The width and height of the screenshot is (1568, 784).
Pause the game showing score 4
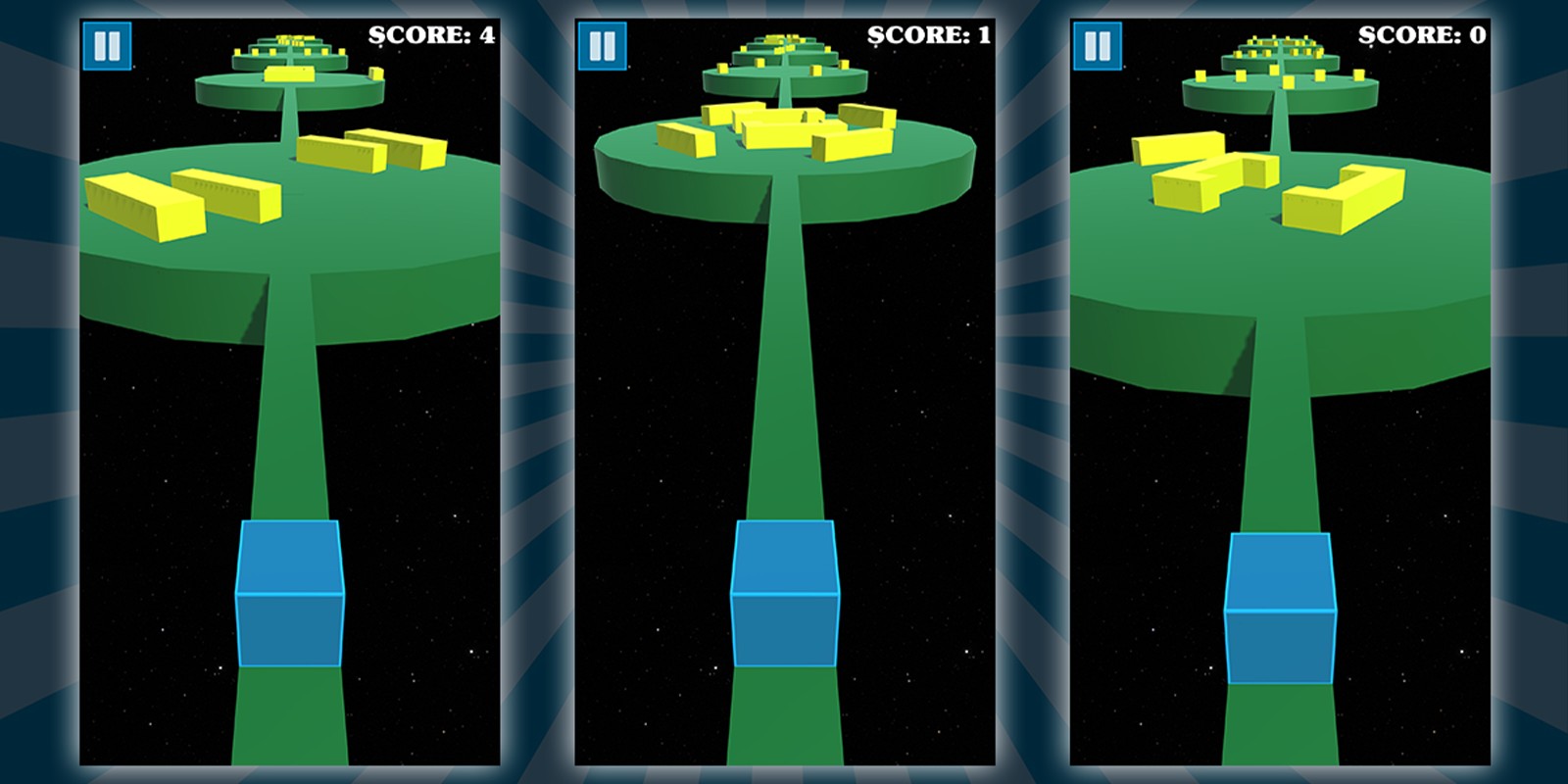click(x=107, y=46)
